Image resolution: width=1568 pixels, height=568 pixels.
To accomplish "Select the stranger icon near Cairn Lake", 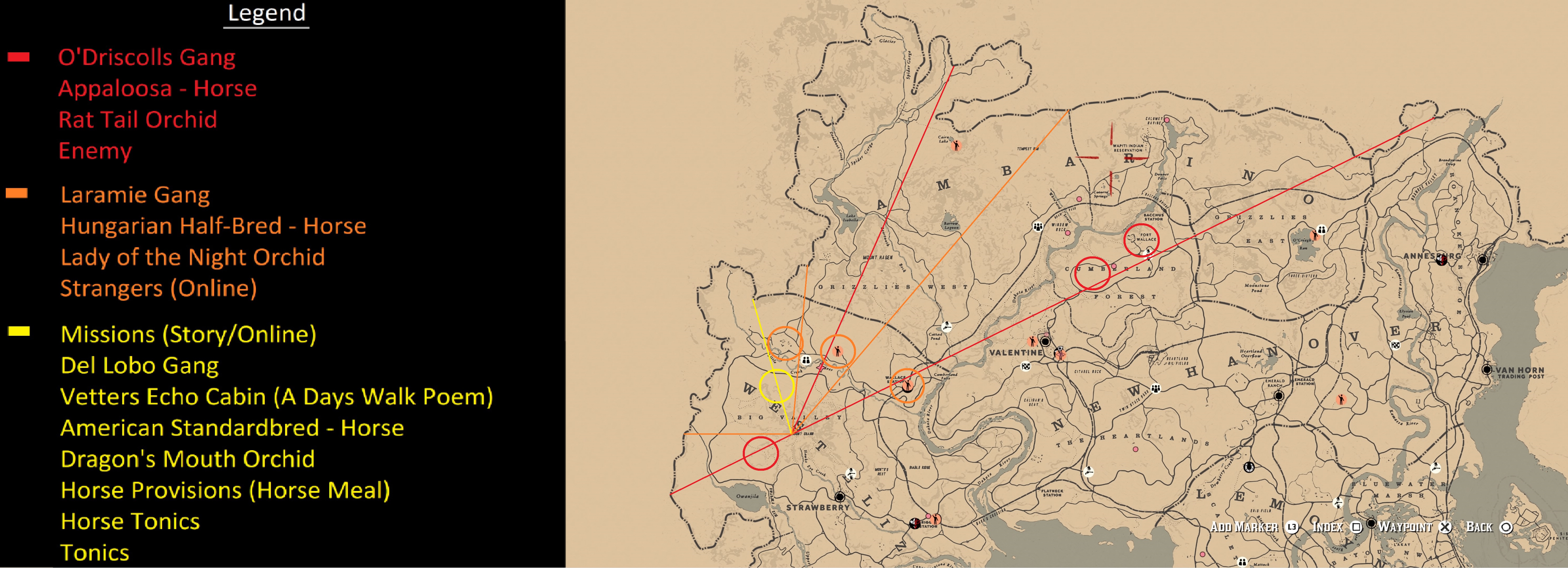I will pyautogui.click(x=957, y=146).
